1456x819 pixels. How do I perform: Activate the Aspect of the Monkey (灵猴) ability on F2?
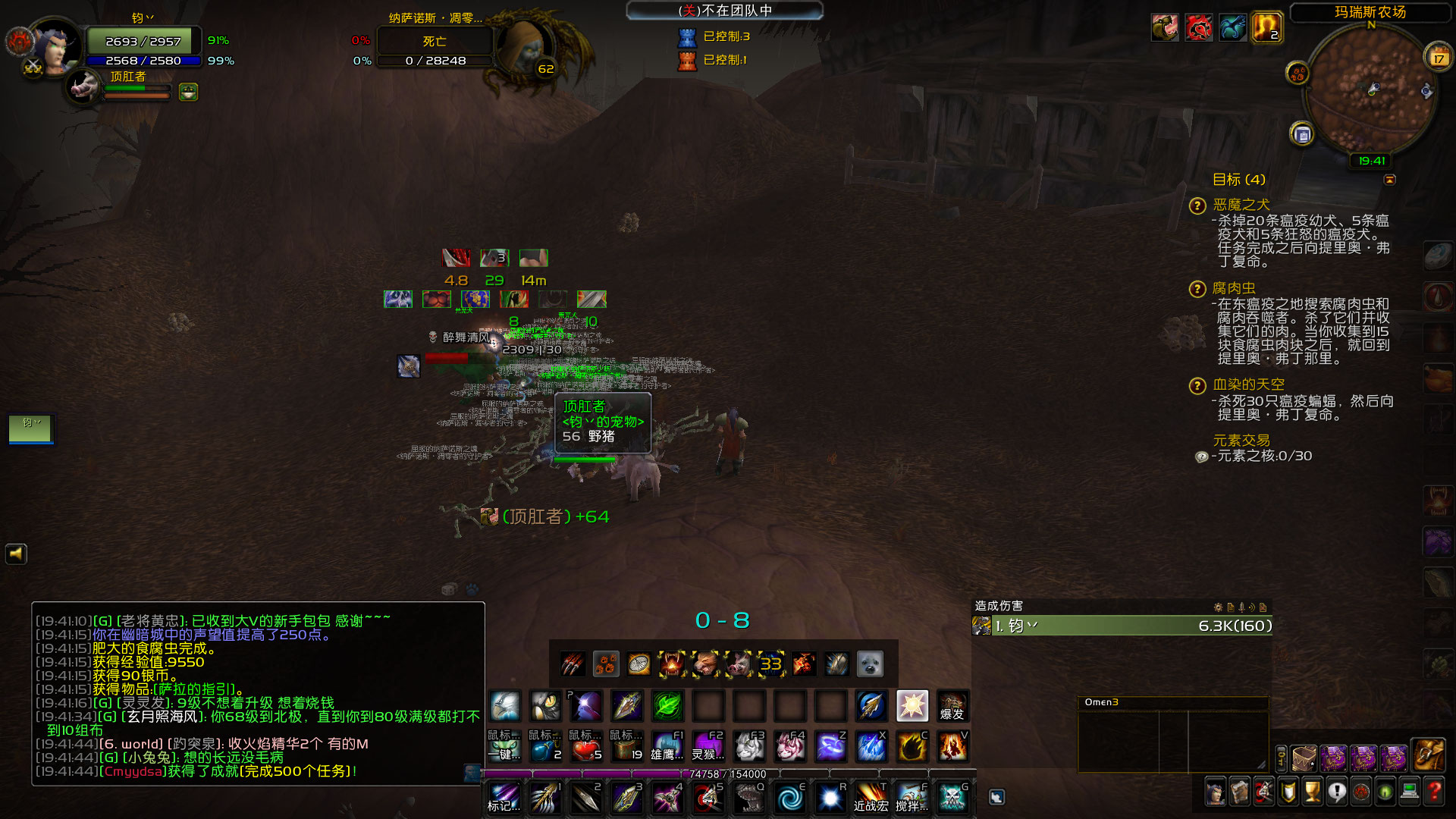[x=708, y=748]
